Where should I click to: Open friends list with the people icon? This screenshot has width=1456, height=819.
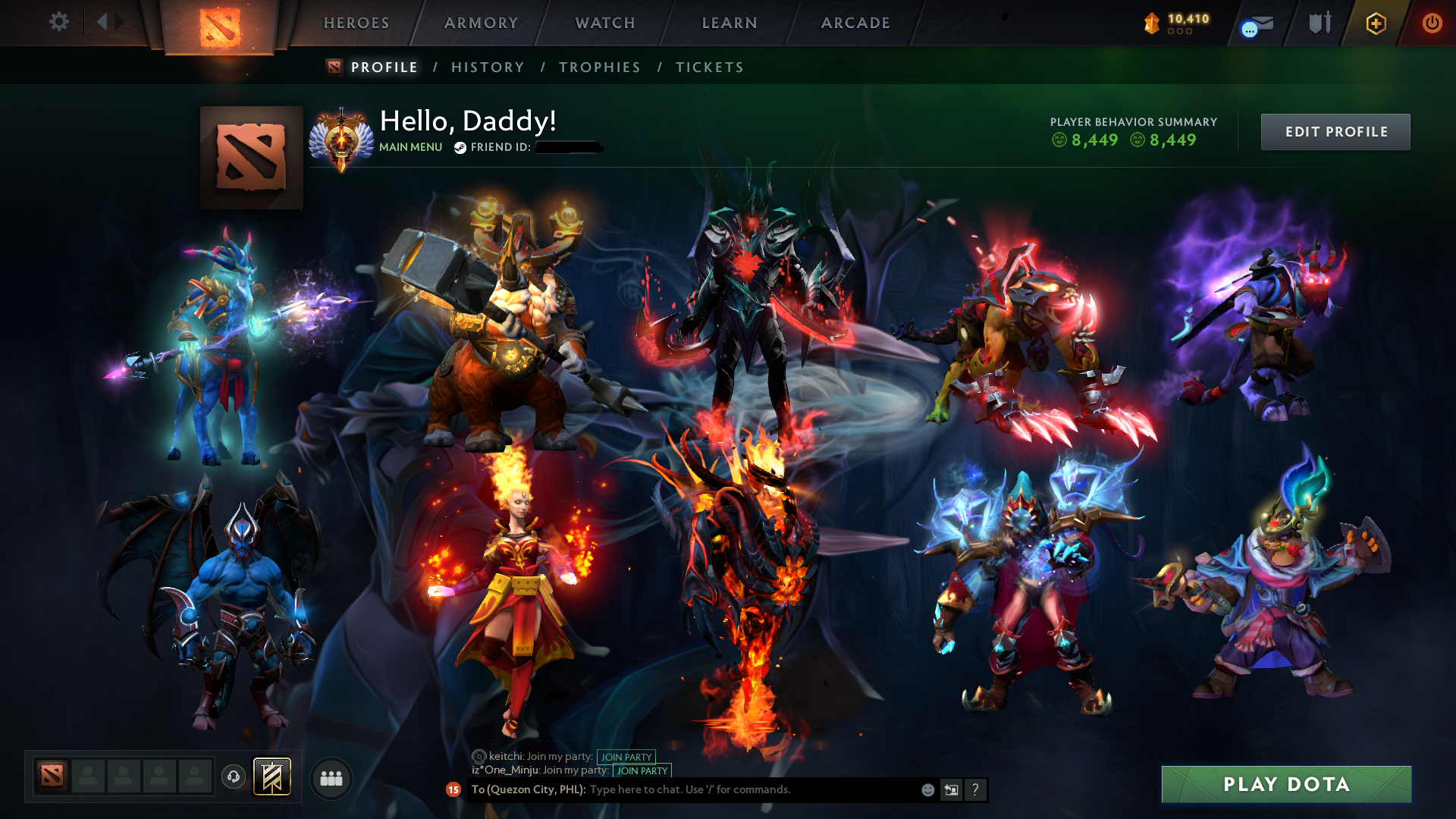point(331,777)
